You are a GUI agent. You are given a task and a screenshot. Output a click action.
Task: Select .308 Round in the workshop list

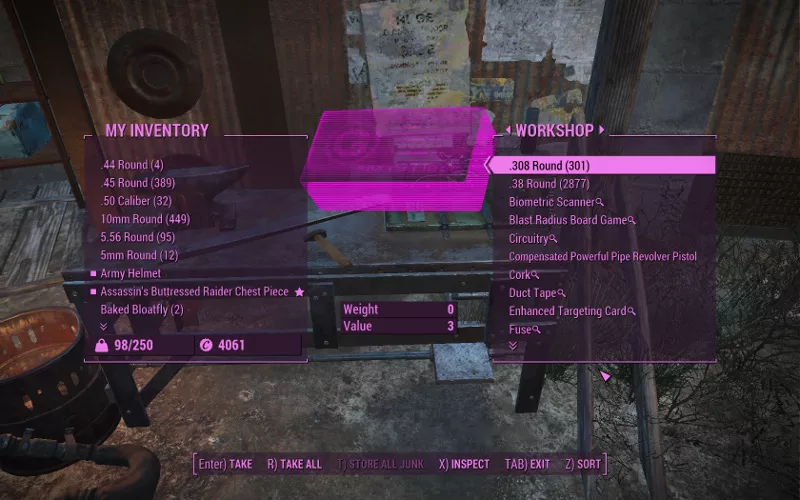[552, 165]
